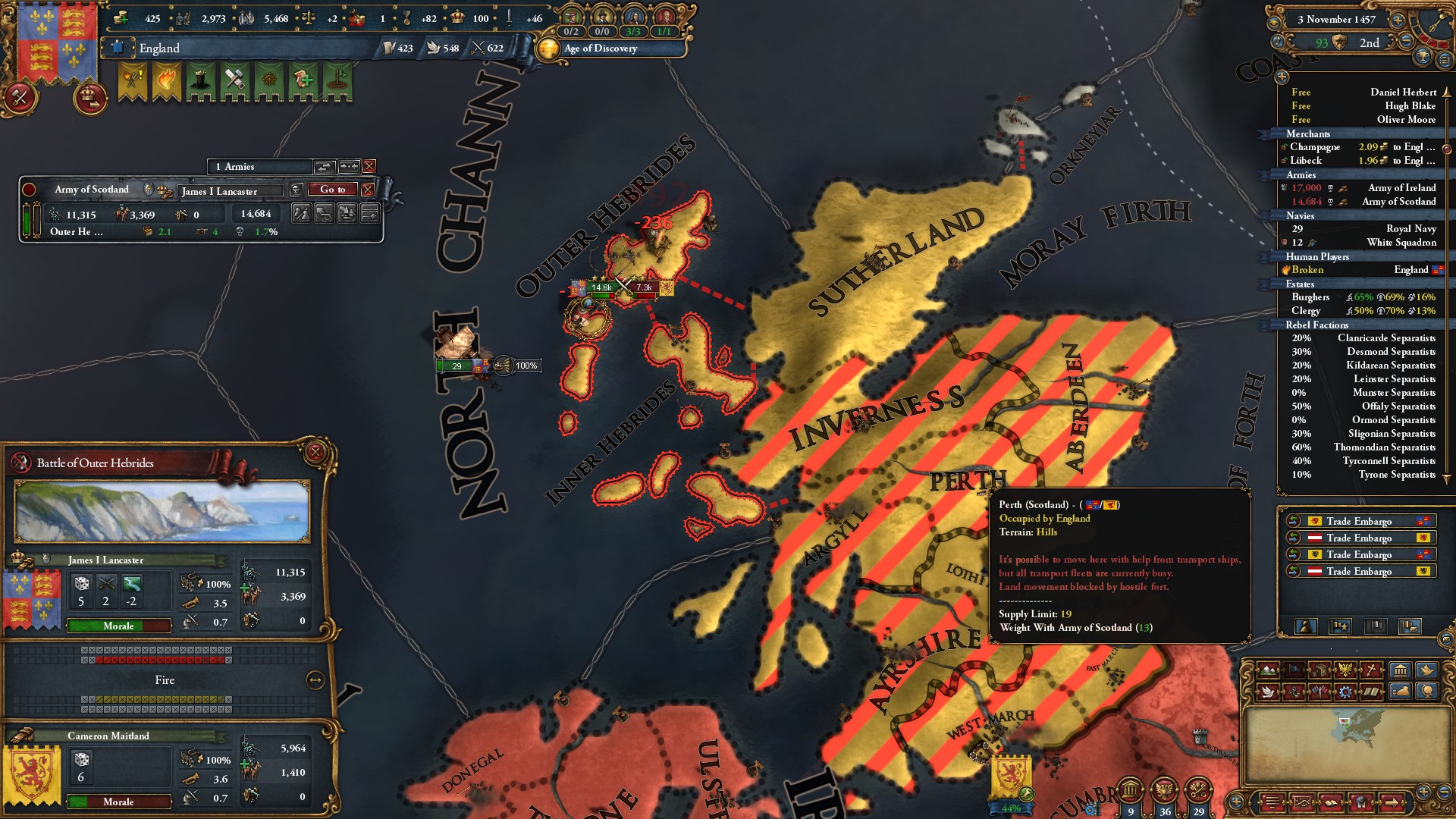Click the Go to button for Army of Scotland

click(334, 190)
